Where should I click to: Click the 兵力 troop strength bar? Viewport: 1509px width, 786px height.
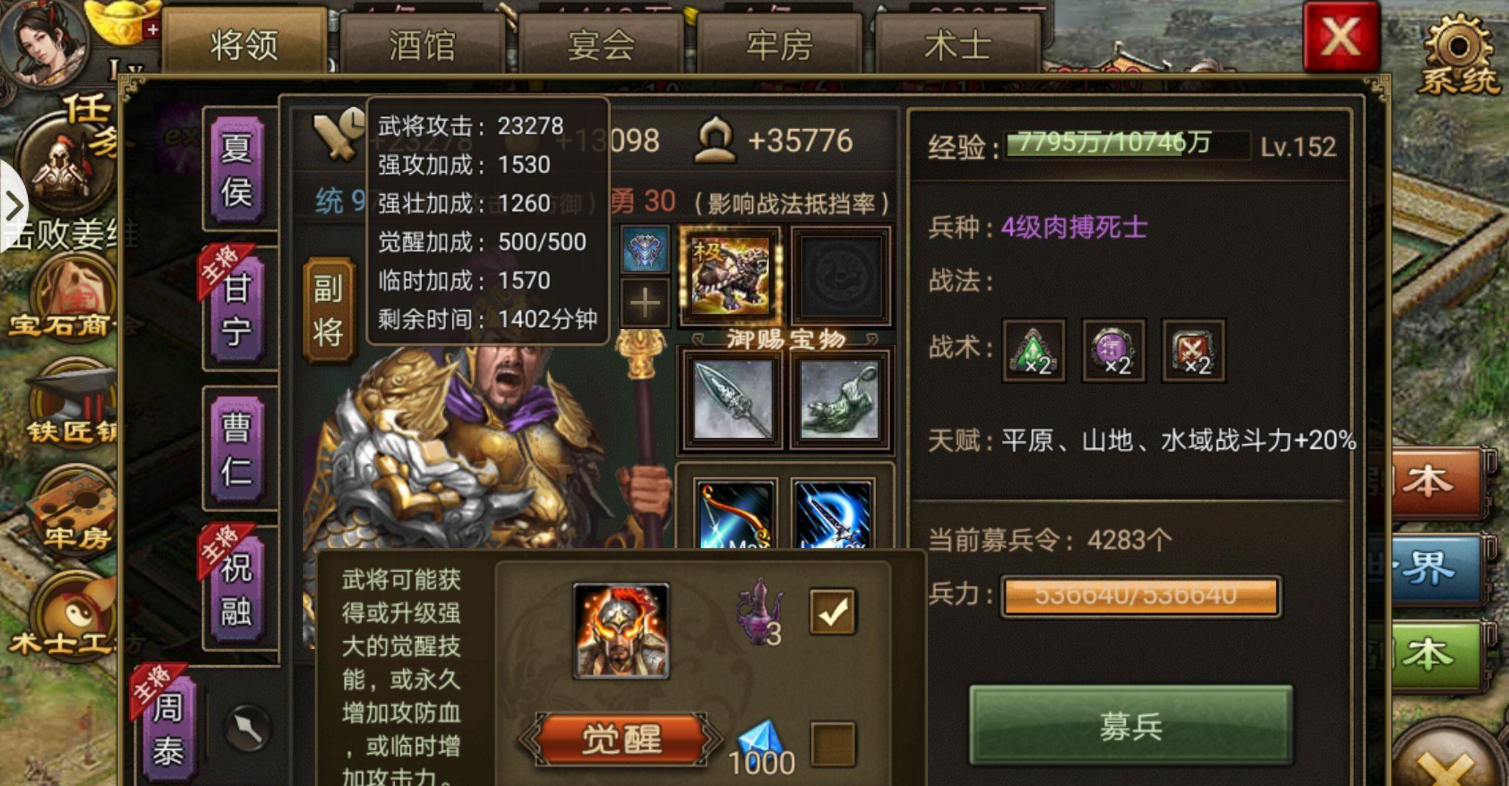[x=1140, y=596]
